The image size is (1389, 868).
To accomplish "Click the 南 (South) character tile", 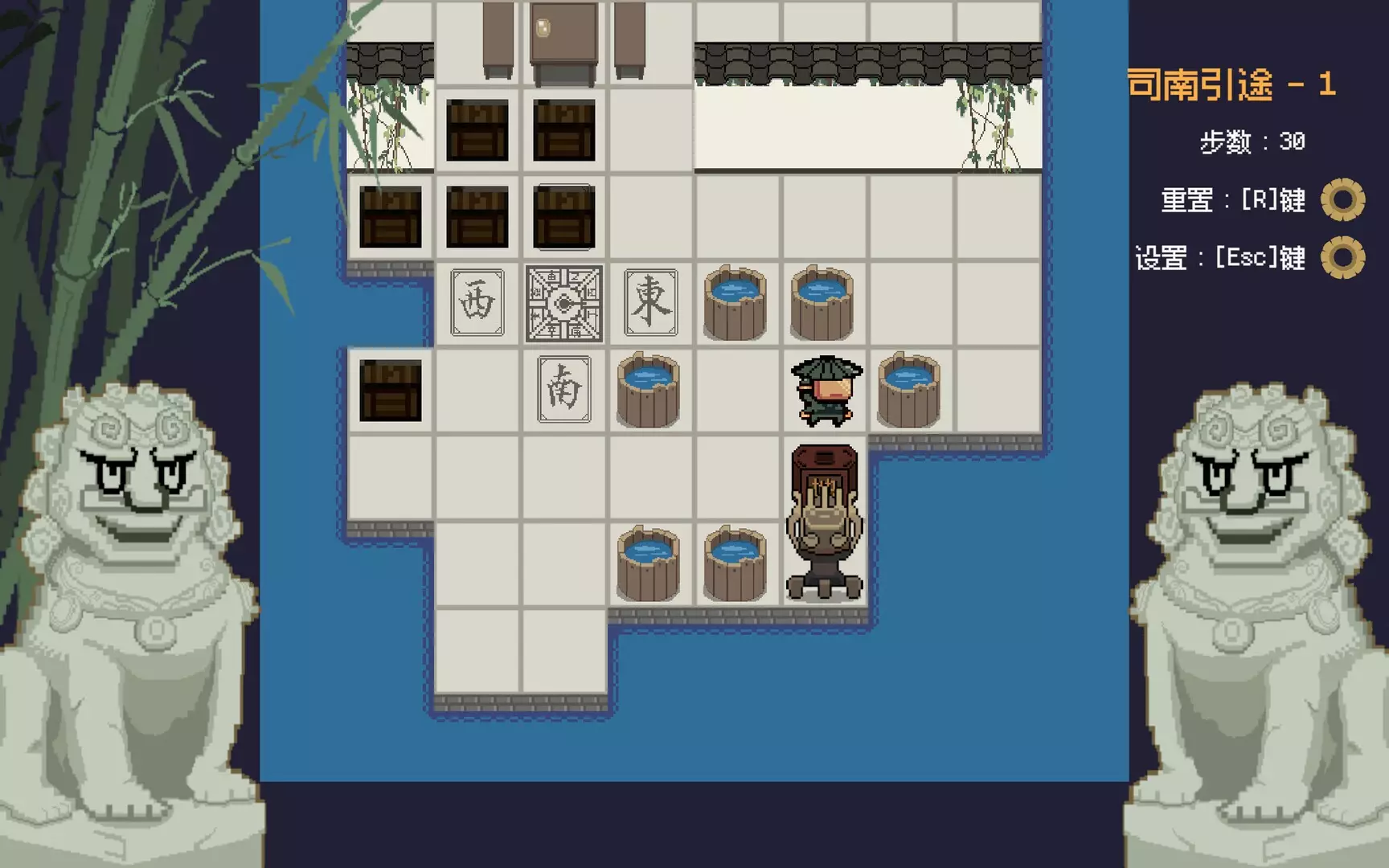I will coord(565,391).
